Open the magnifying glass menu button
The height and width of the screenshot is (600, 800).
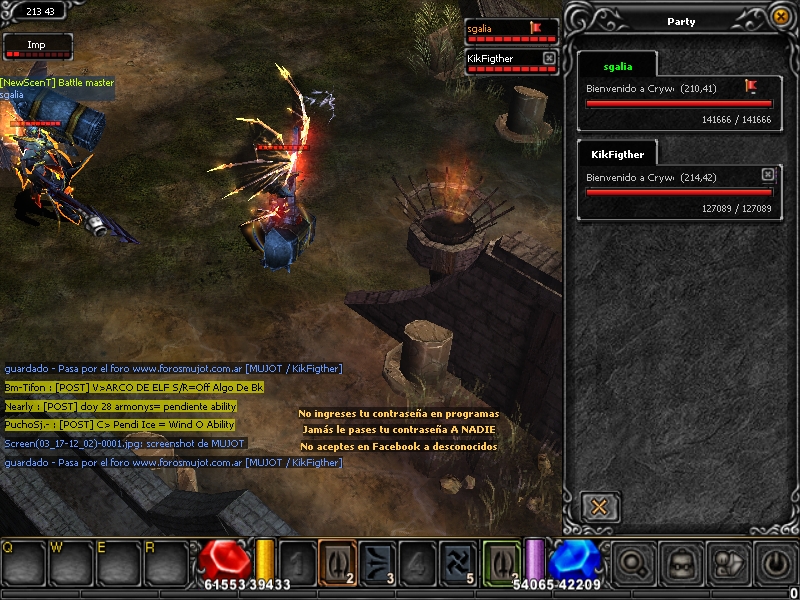(x=632, y=563)
